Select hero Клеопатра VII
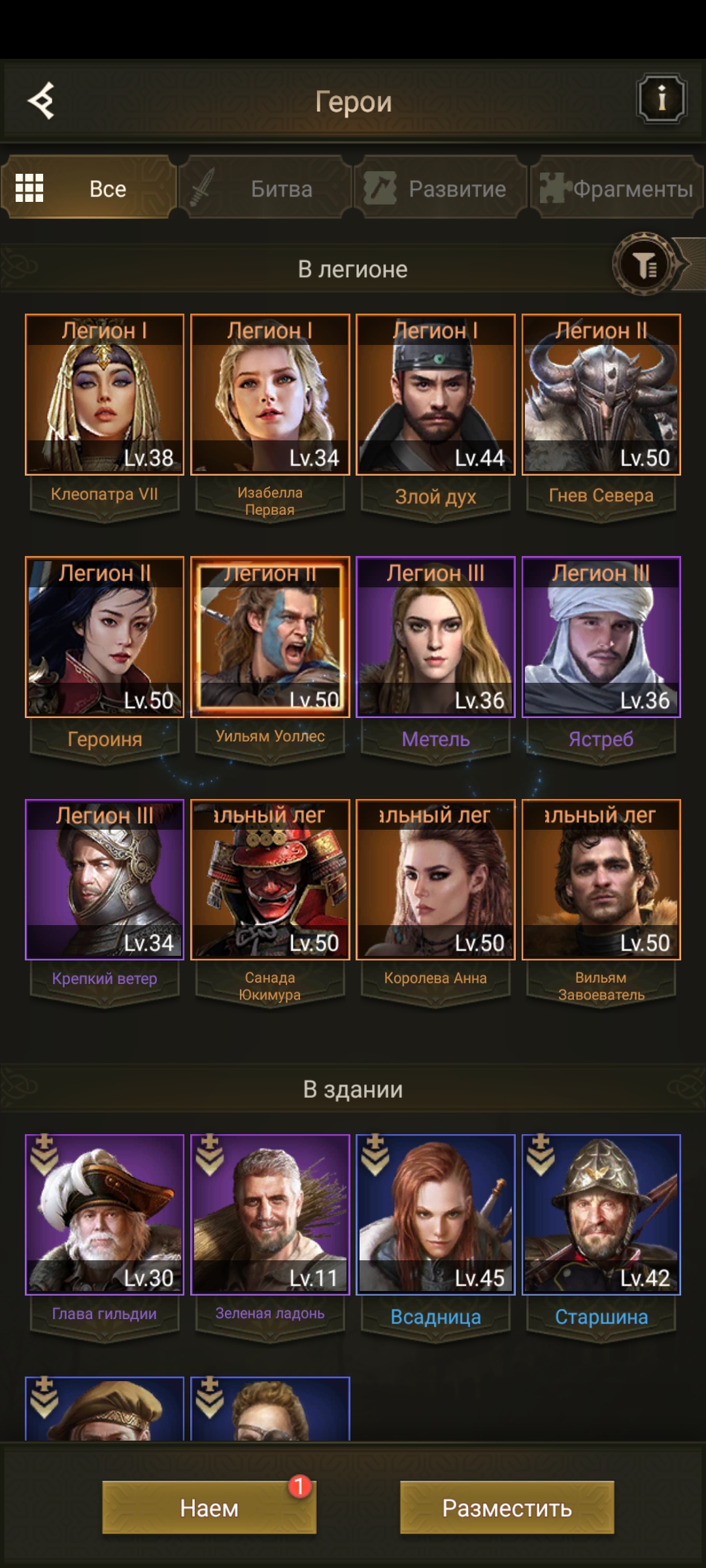Screen dimensions: 706x1568 (x=105, y=395)
